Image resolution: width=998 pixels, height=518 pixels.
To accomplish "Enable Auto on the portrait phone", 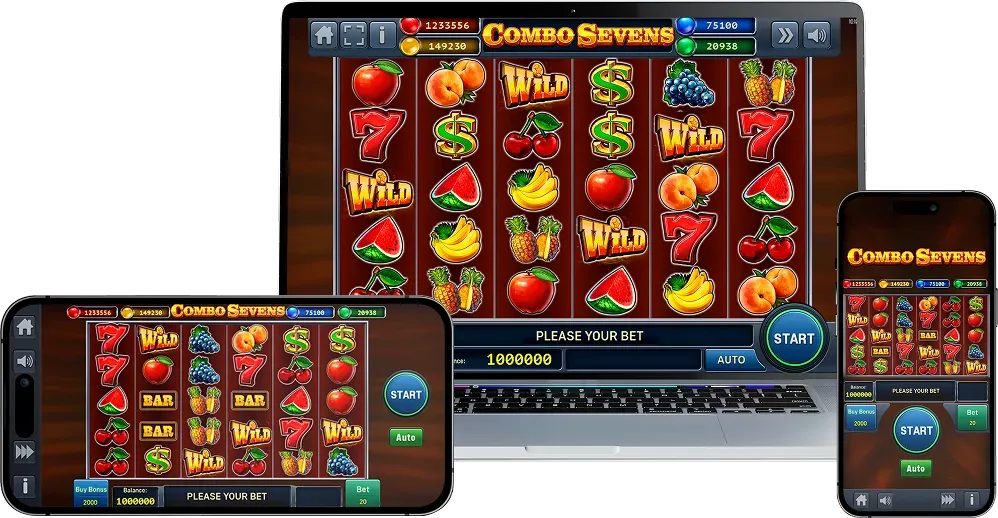I will click(x=915, y=468).
